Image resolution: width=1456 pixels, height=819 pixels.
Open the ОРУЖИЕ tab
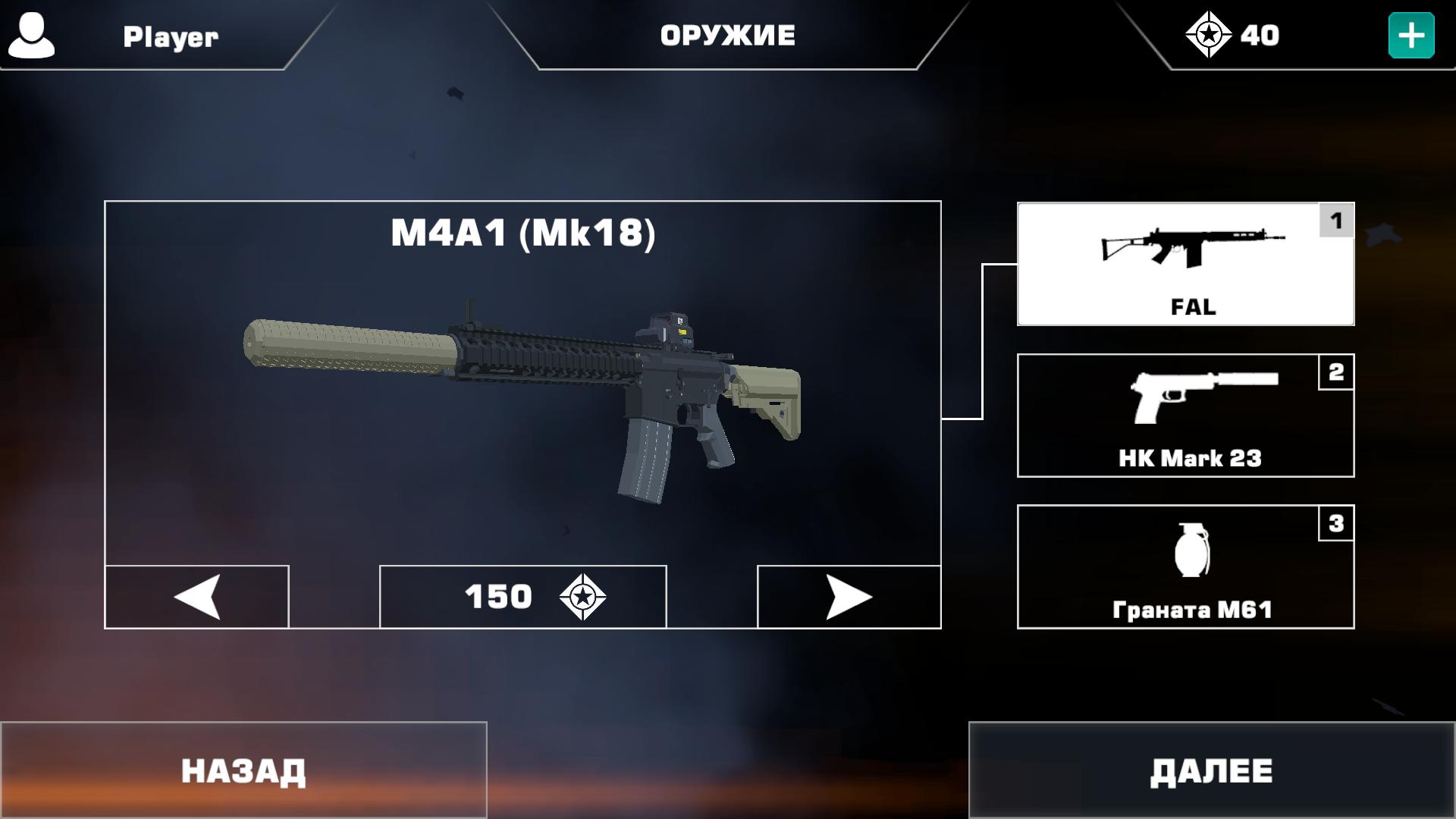(730, 33)
